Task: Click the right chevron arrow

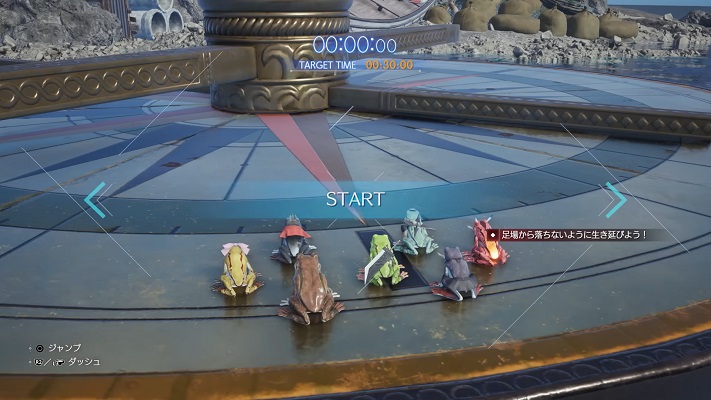Action: [615, 199]
